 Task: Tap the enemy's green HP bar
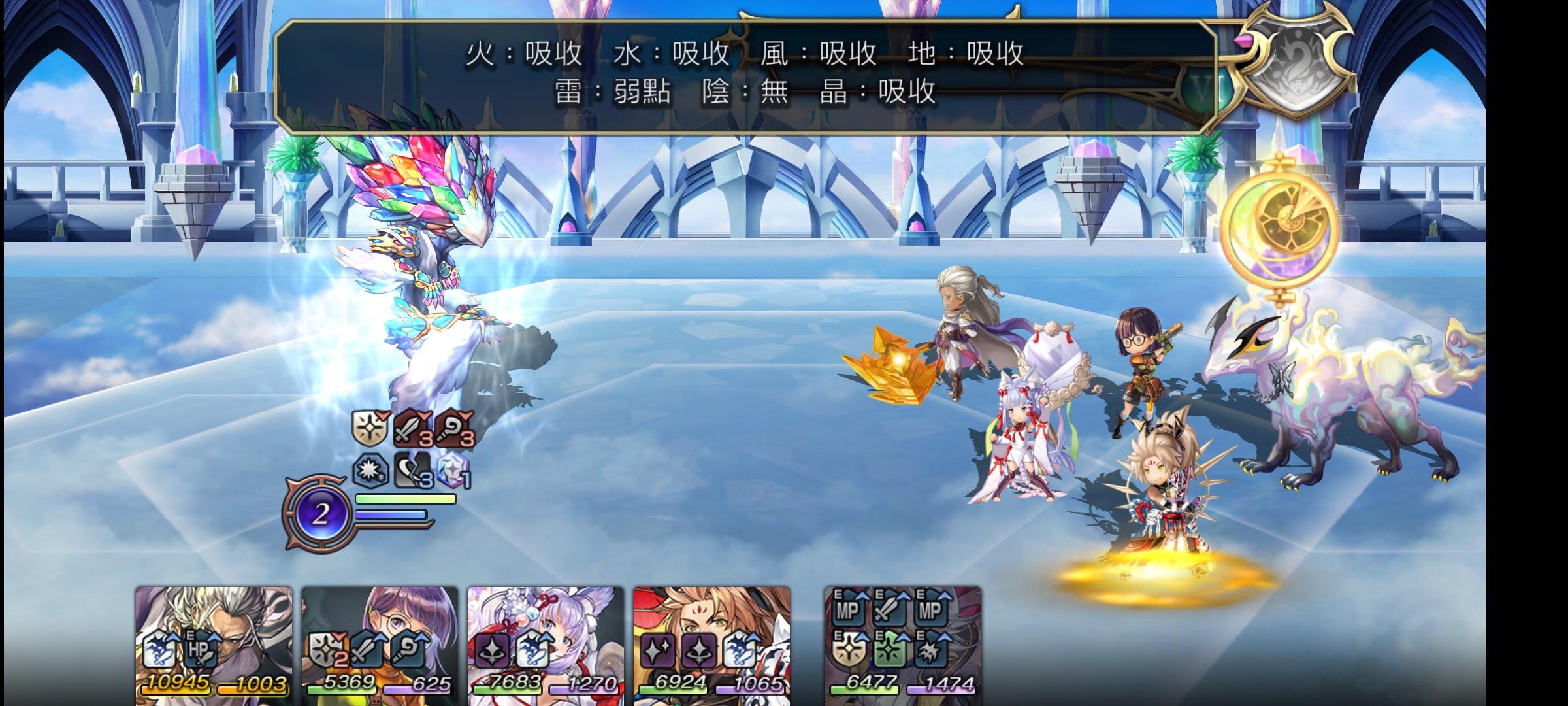[405, 500]
